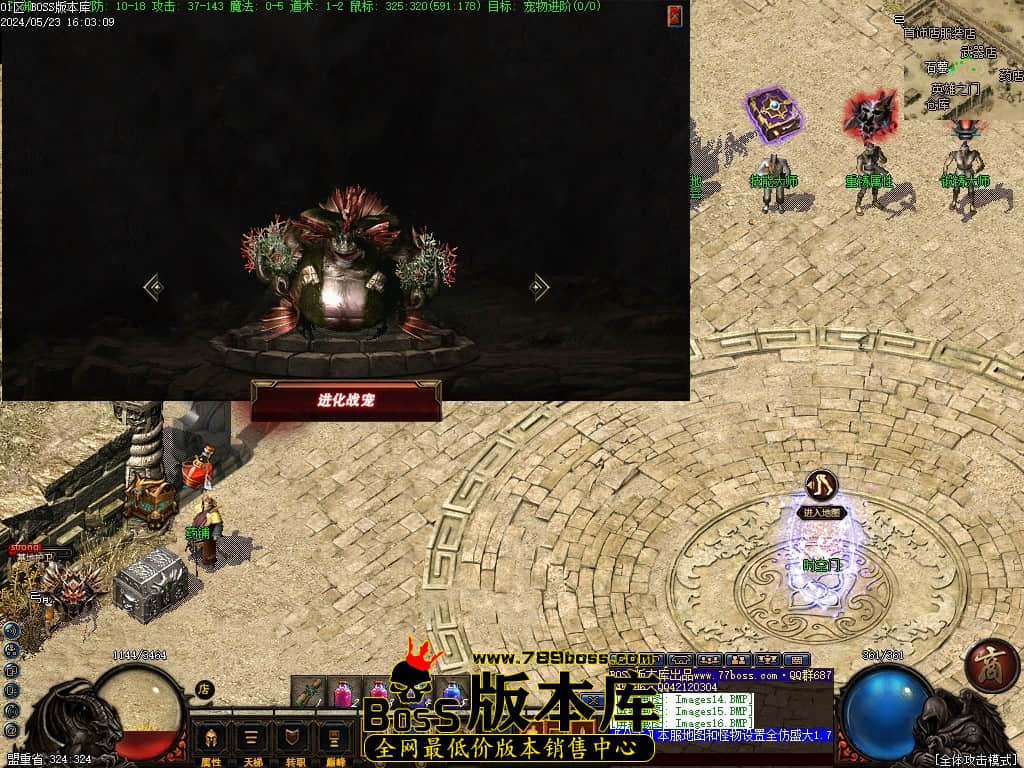Open the 天梯 ladder panel
The height and width of the screenshot is (768, 1024).
[x=253, y=742]
